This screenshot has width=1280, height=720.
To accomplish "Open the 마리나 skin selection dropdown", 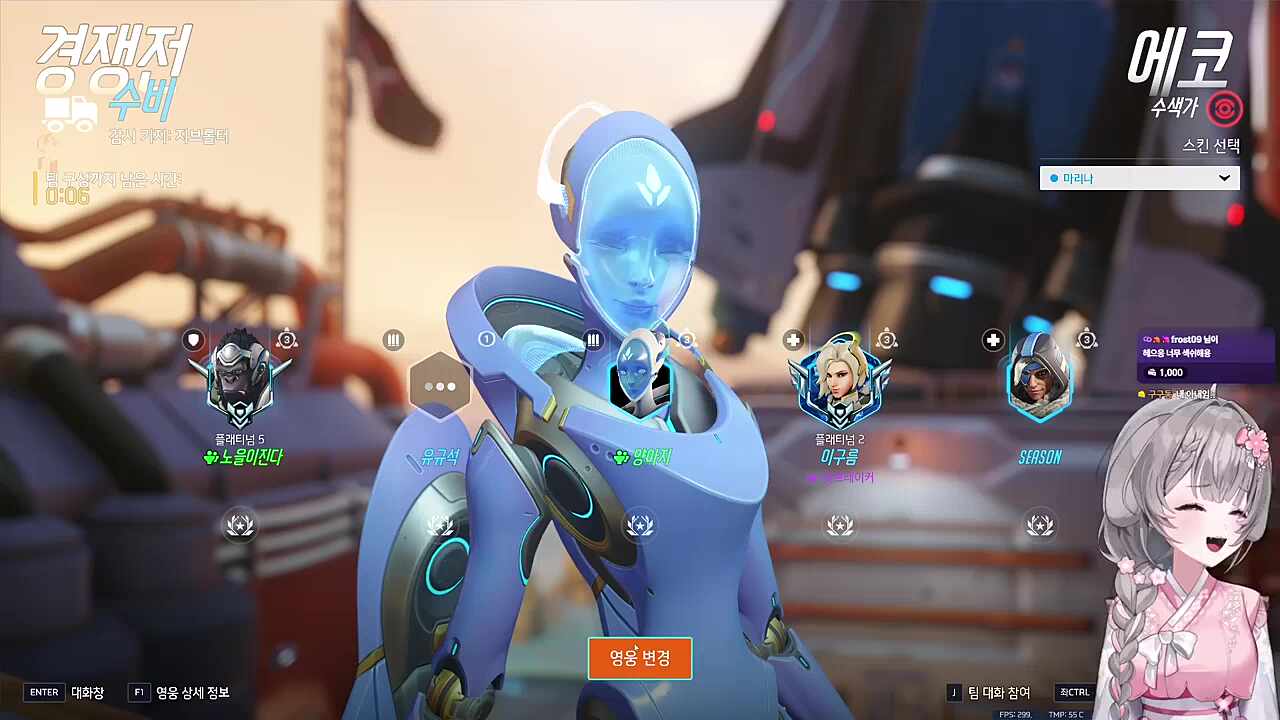I will [1139, 178].
